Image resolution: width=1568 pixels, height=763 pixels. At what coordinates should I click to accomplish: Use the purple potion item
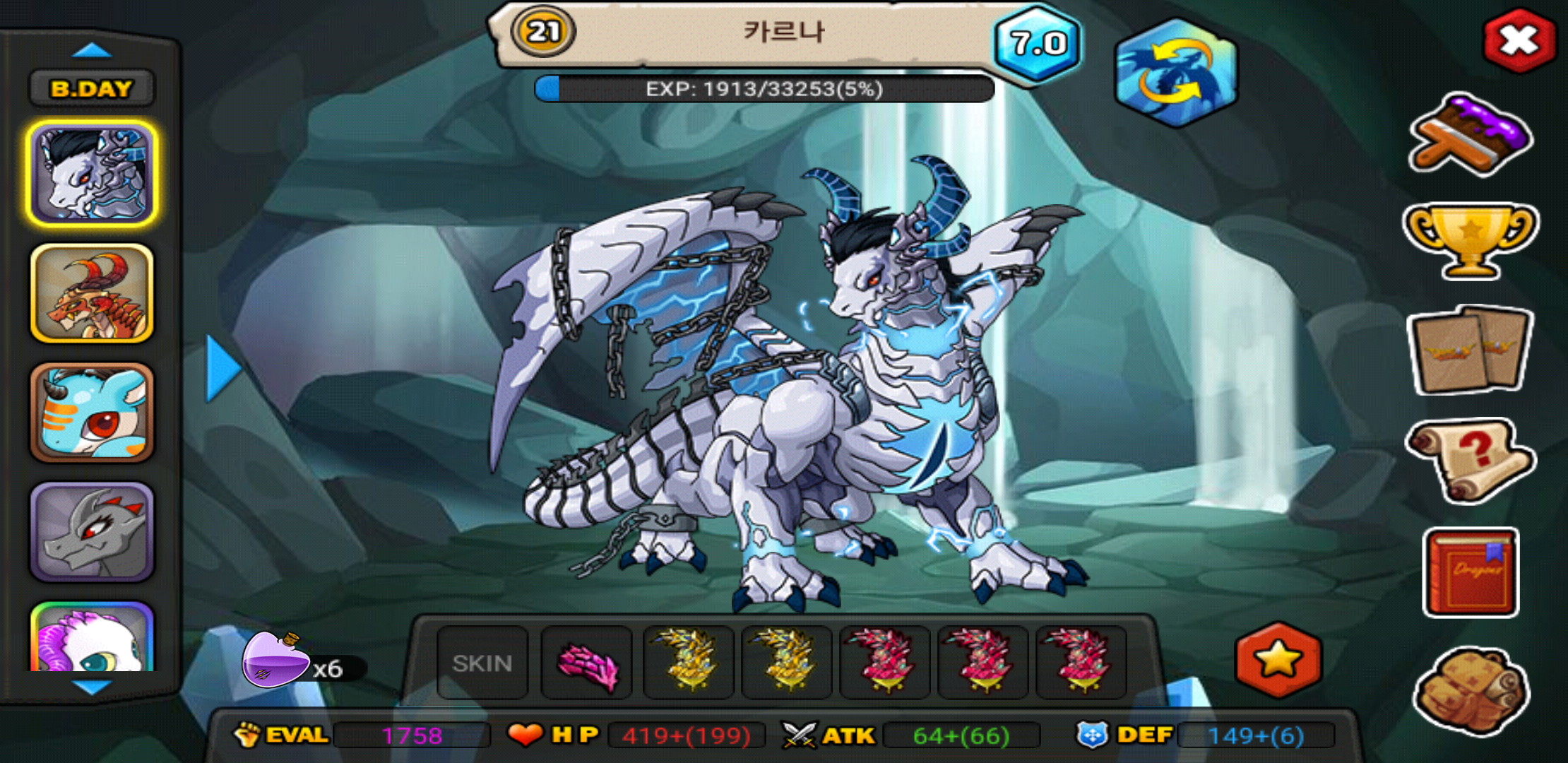[277, 661]
